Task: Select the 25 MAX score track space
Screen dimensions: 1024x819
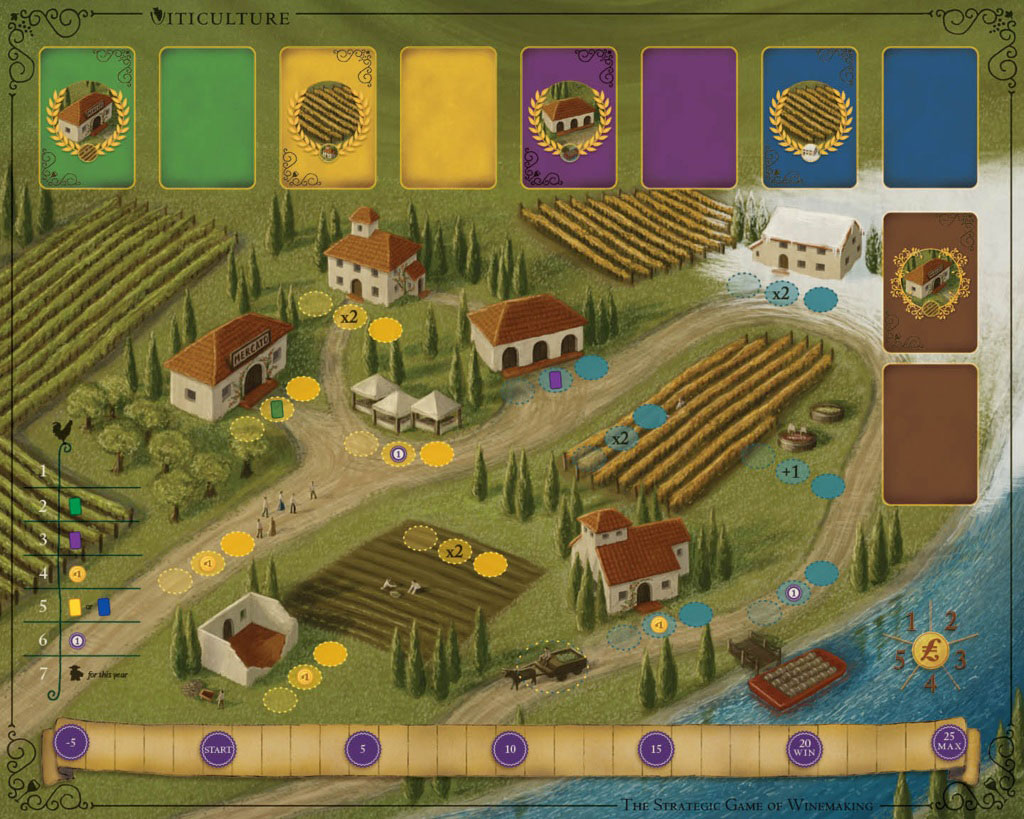Action: [x=948, y=743]
